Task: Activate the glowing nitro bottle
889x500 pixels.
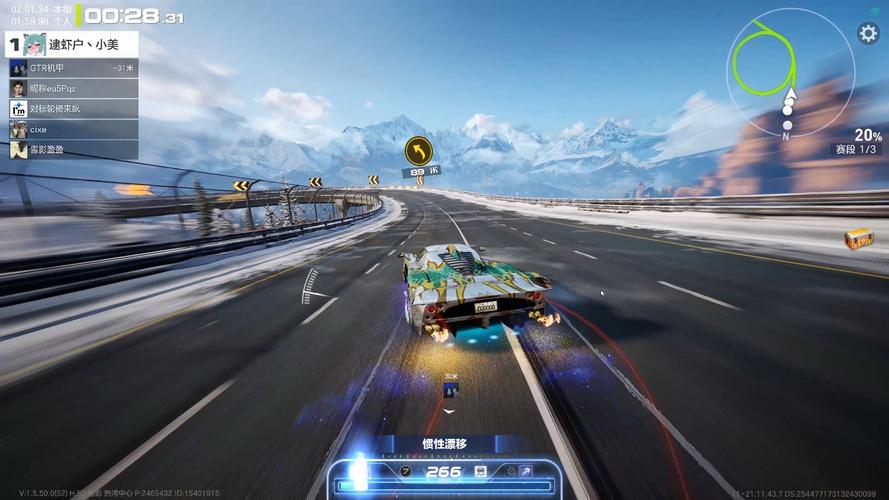Action: click(x=360, y=473)
